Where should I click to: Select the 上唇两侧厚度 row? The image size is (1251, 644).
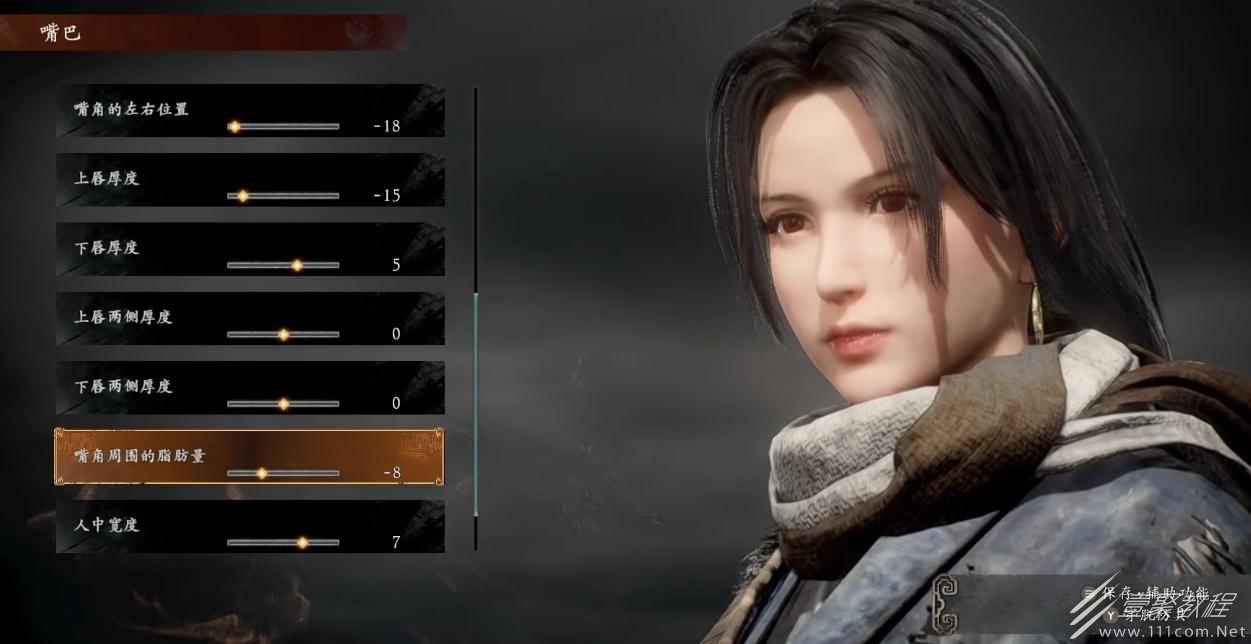pos(250,319)
